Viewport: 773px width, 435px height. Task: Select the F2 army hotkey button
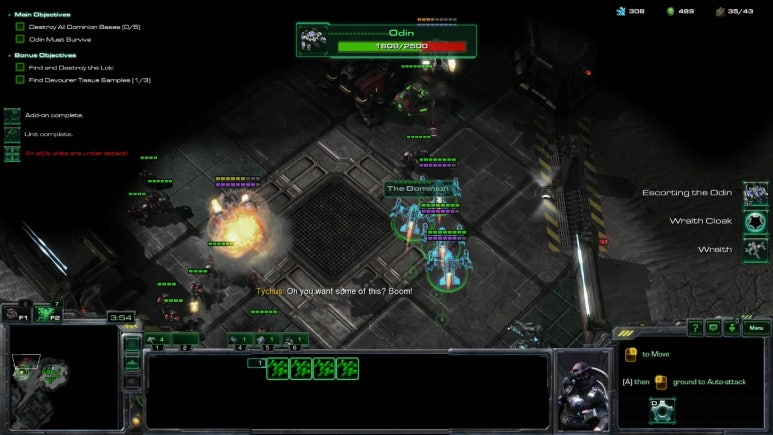(x=48, y=313)
